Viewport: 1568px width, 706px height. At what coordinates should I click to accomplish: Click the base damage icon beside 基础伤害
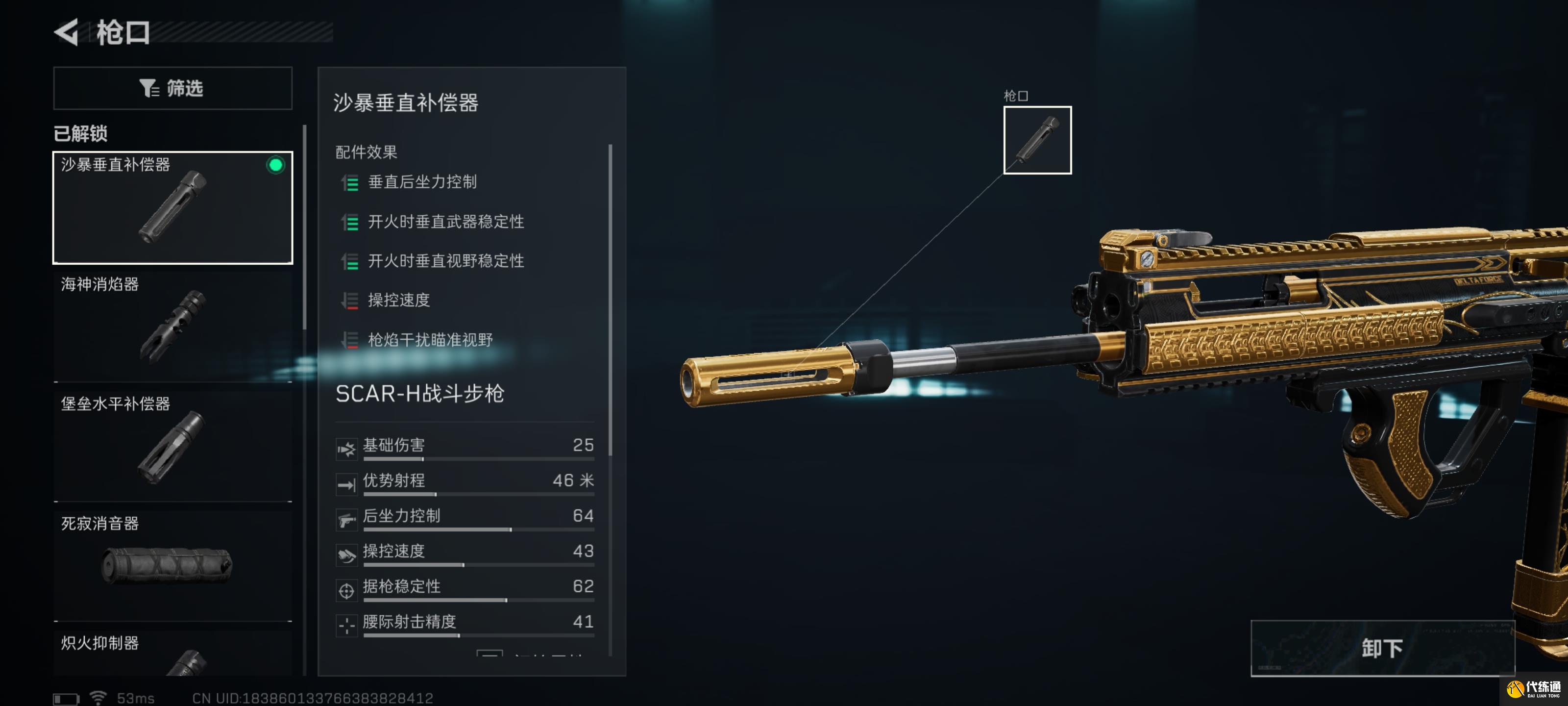[347, 450]
